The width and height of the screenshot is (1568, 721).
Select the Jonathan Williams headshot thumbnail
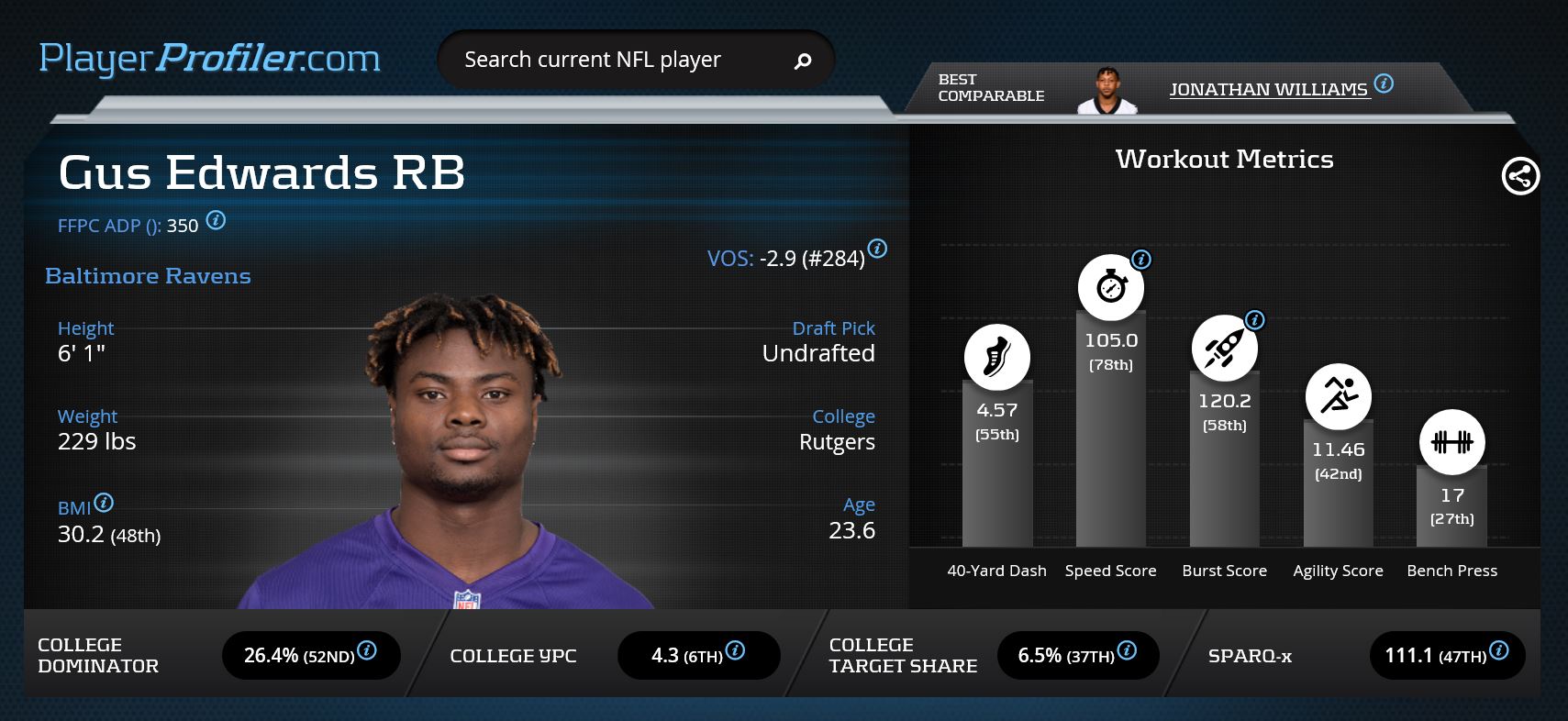[x=1106, y=91]
